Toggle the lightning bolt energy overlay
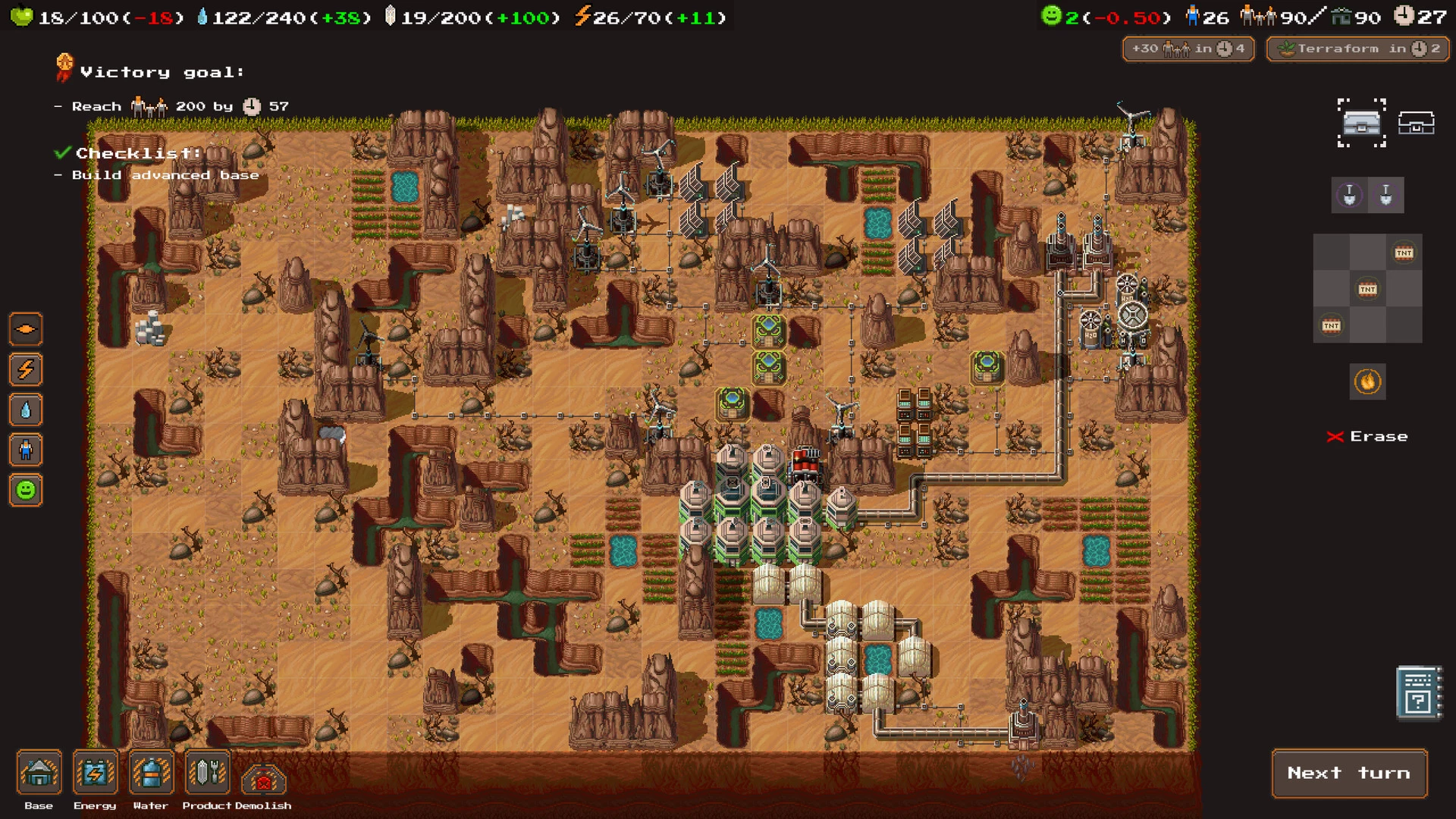This screenshot has width=1456, height=819. tap(26, 370)
